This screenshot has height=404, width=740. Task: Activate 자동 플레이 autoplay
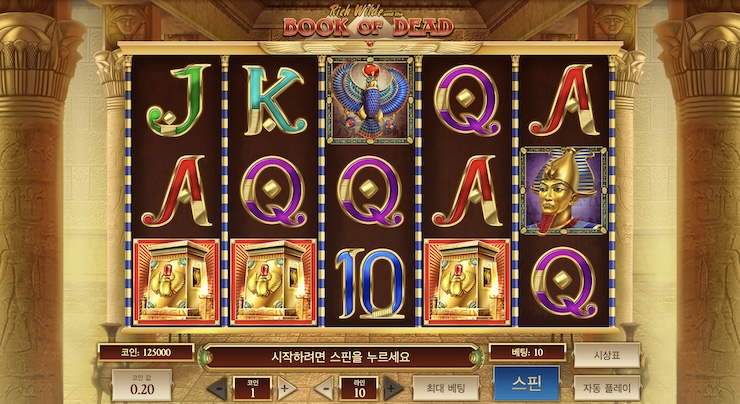(606, 386)
